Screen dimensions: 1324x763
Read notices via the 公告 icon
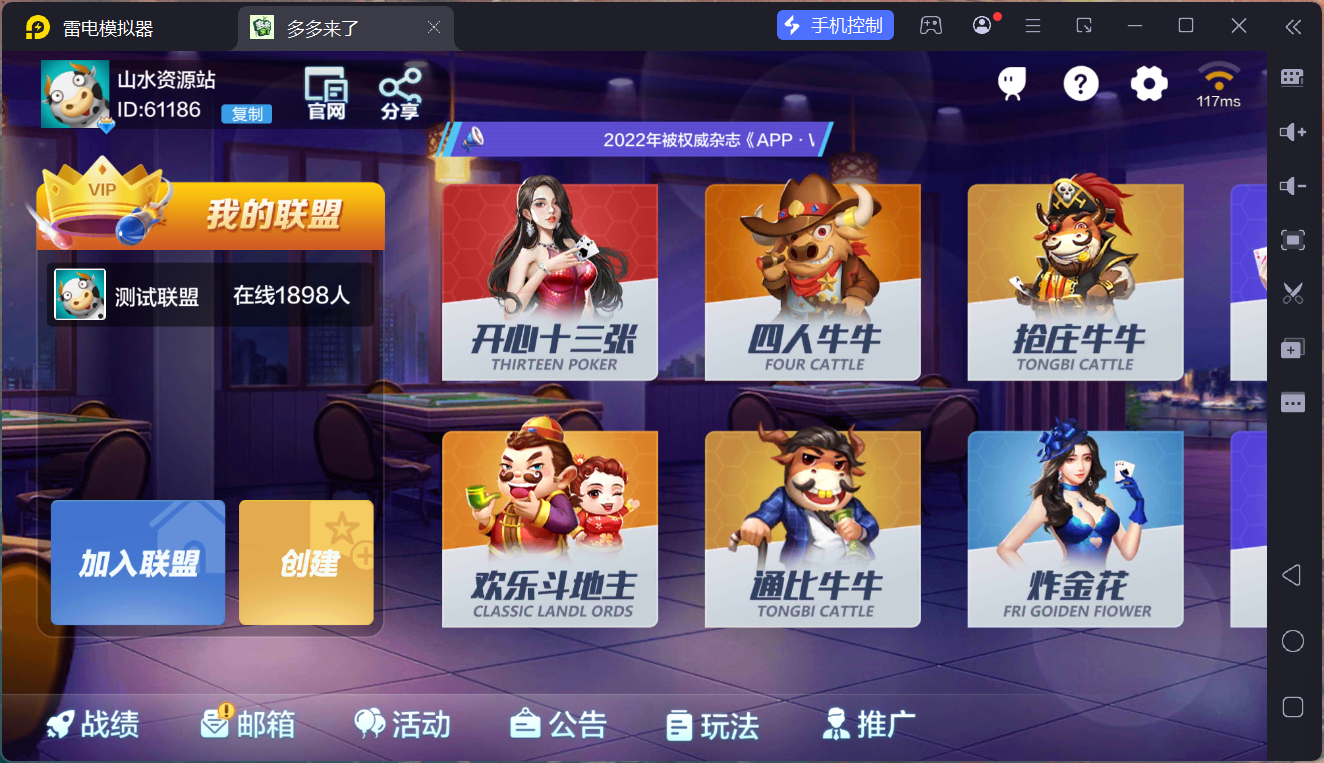click(x=558, y=724)
